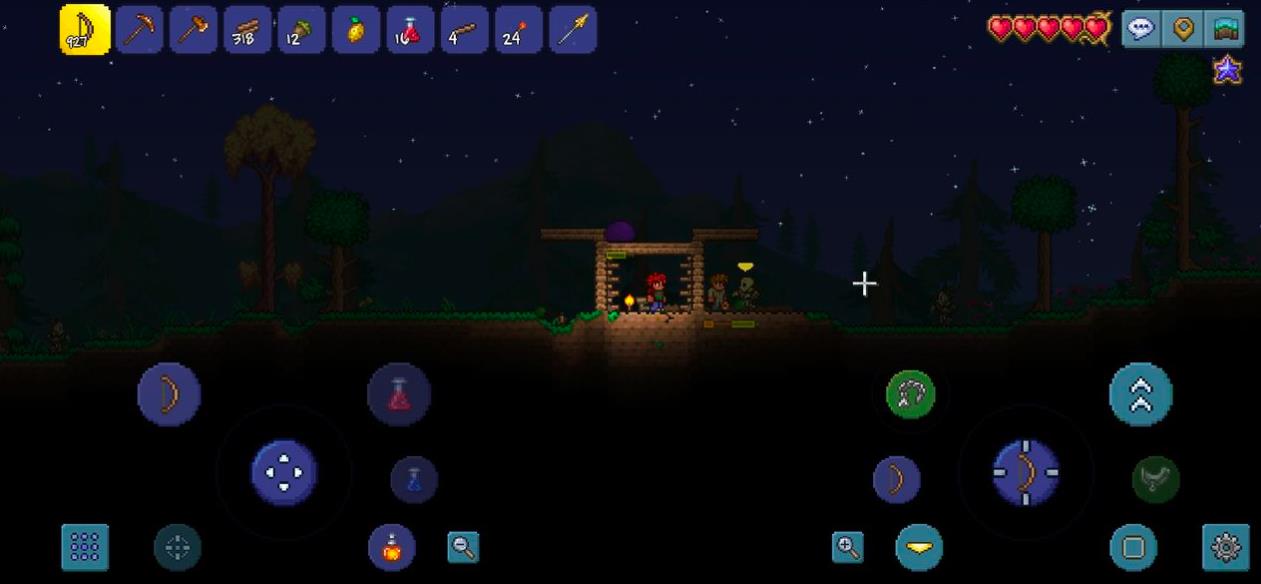Zoom in with the plus magnifier

848,547
